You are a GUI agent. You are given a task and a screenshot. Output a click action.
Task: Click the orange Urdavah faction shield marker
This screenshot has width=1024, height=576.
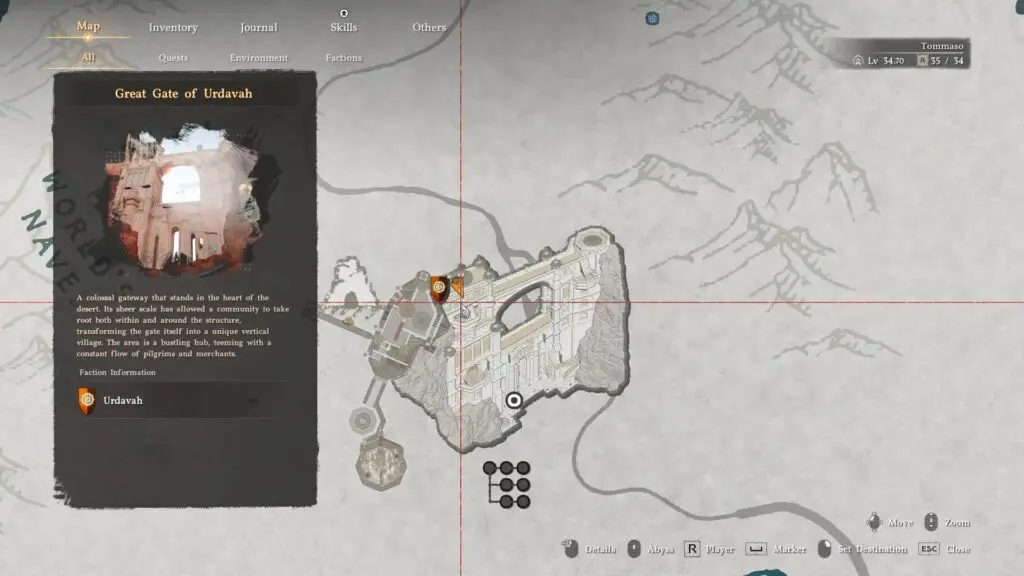[x=438, y=288]
